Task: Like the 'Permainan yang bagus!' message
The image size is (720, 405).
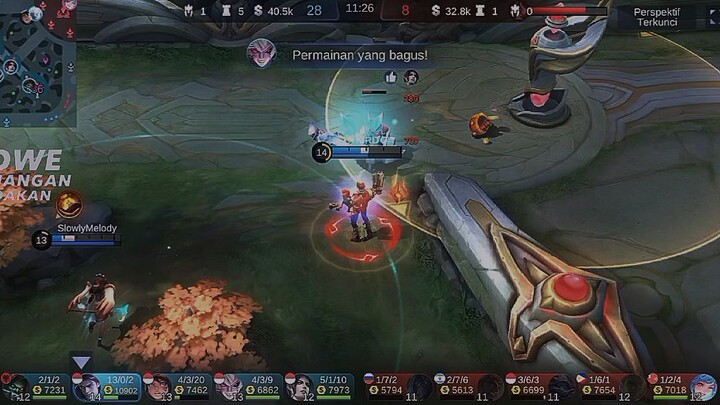Action: (391, 77)
